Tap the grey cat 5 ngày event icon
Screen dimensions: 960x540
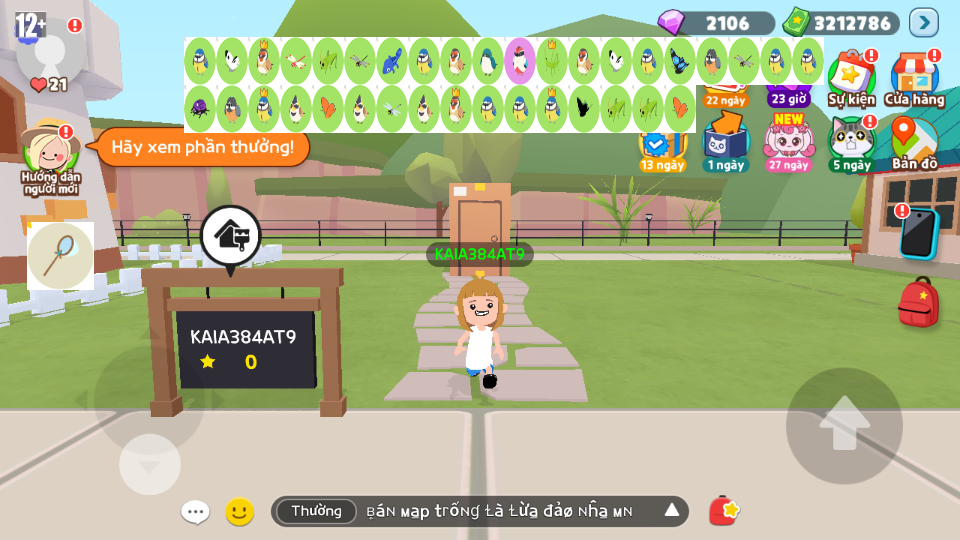click(851, 141)
